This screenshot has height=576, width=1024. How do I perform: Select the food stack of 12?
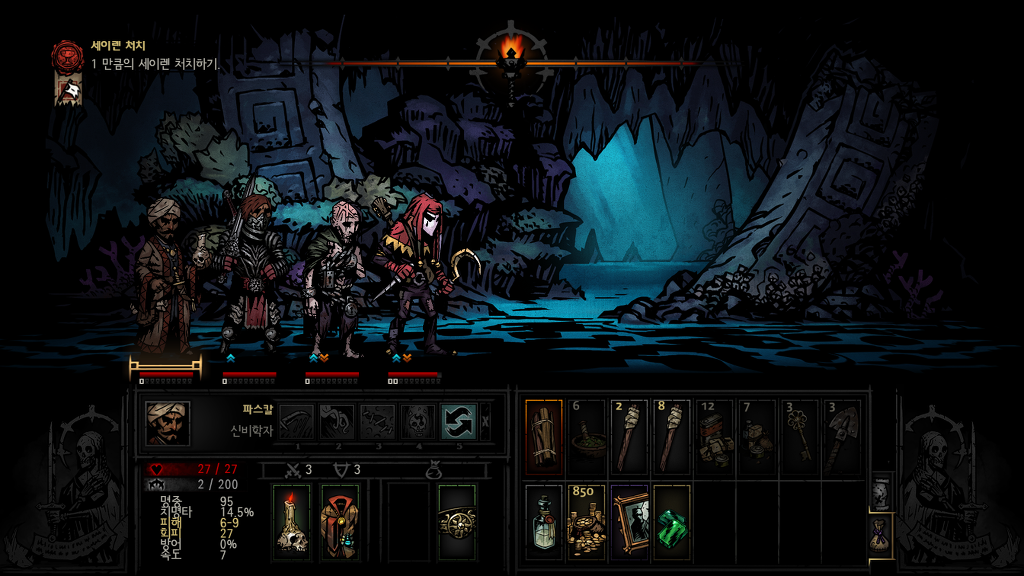[x=714, y=436]
